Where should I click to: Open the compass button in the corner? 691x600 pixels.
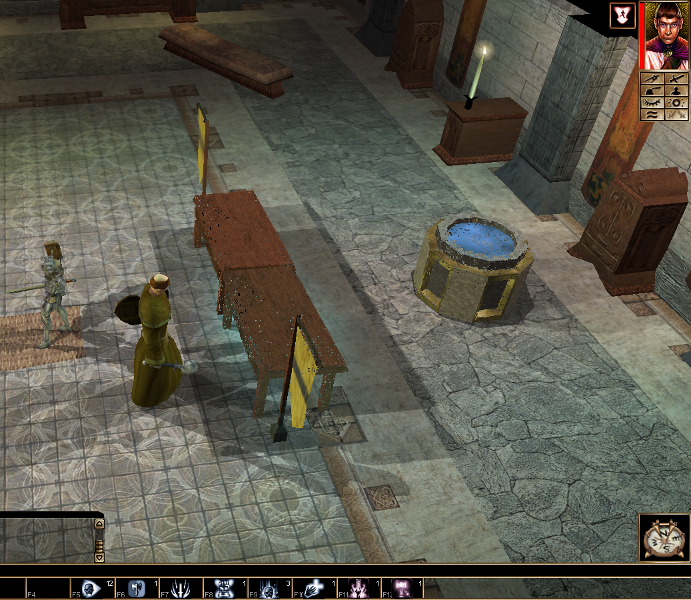662,538
